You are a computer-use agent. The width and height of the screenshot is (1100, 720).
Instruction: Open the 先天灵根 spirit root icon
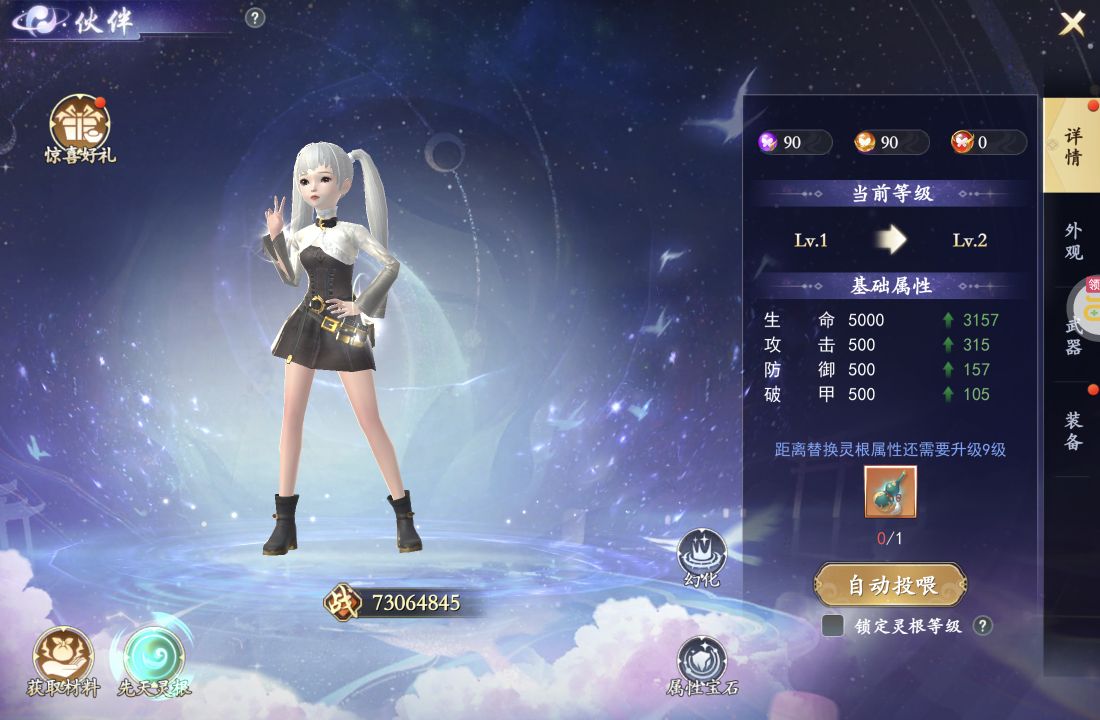click(x=154, y=662)
